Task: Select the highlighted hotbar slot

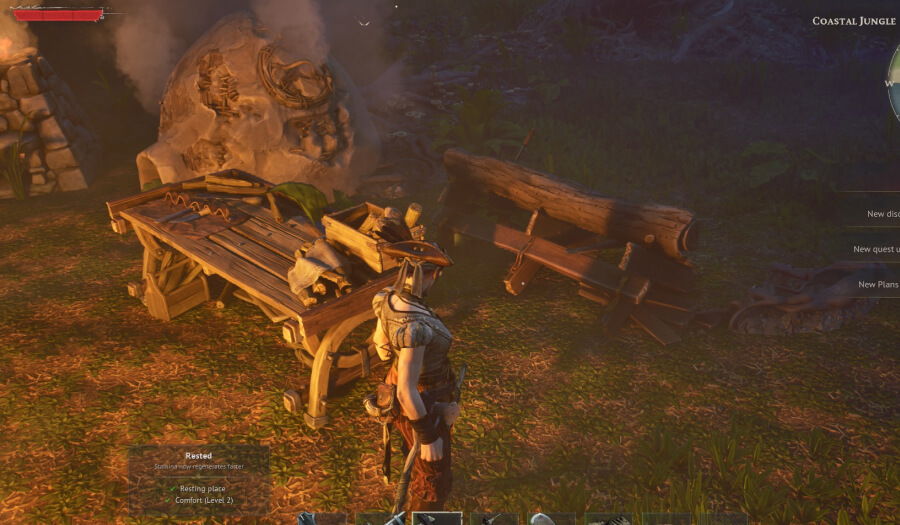Action: click(437, 519)
